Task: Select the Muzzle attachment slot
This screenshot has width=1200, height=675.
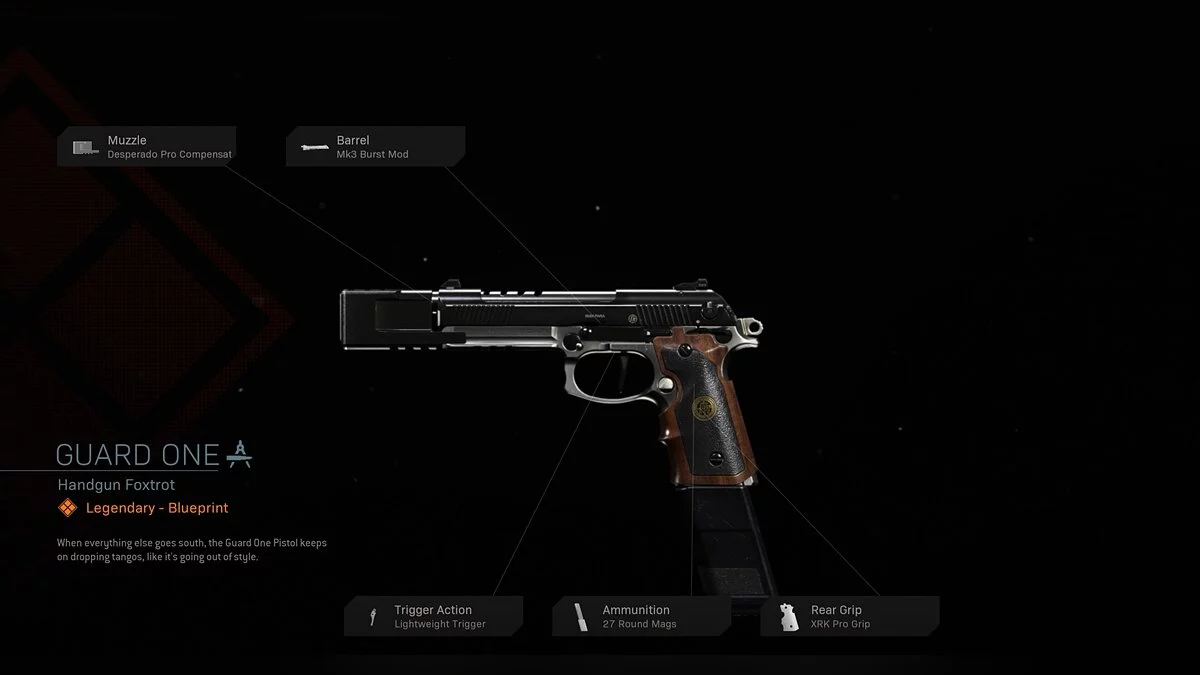Action: coord(147,147)
